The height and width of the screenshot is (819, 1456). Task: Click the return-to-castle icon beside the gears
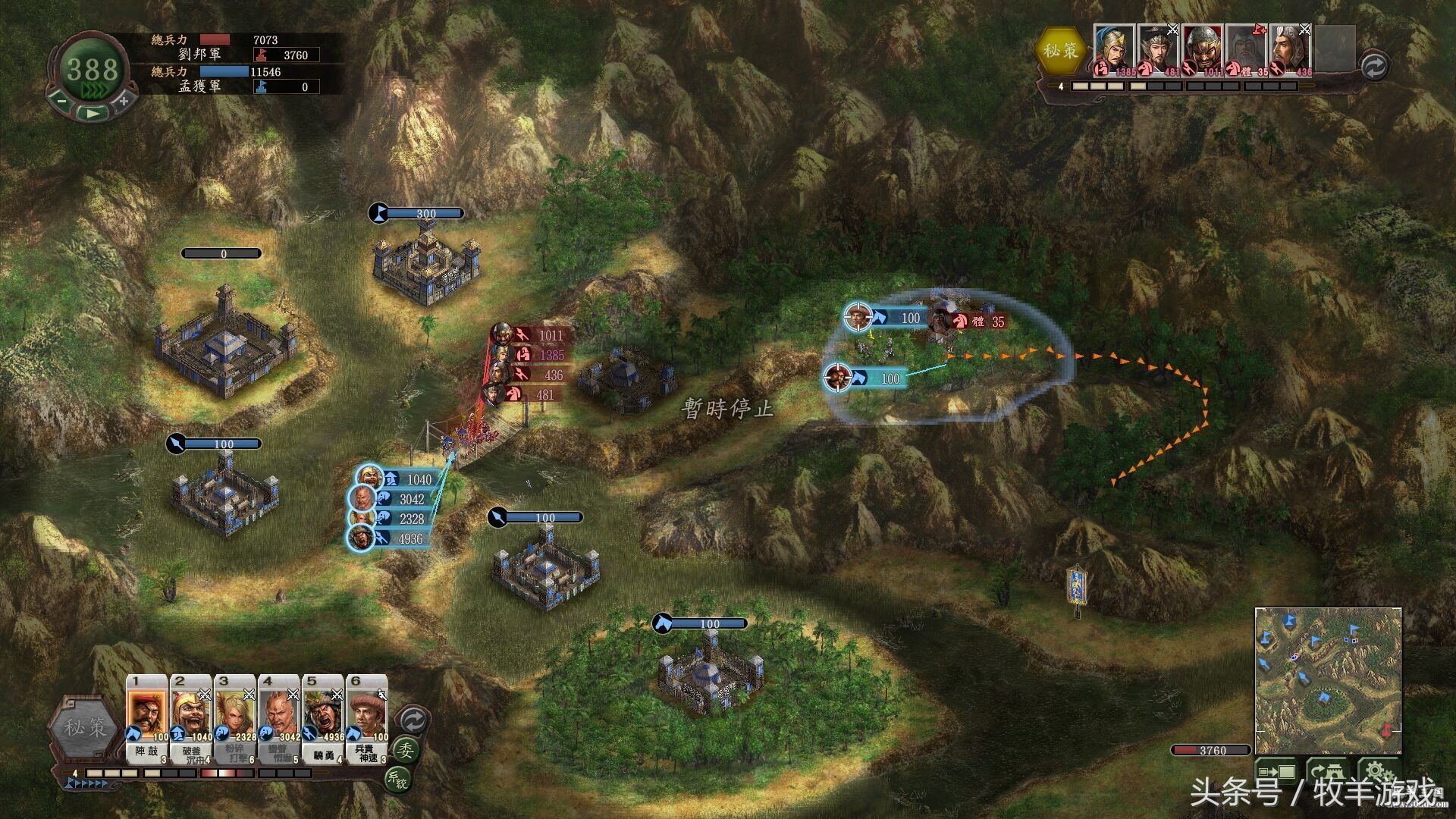1329,771
